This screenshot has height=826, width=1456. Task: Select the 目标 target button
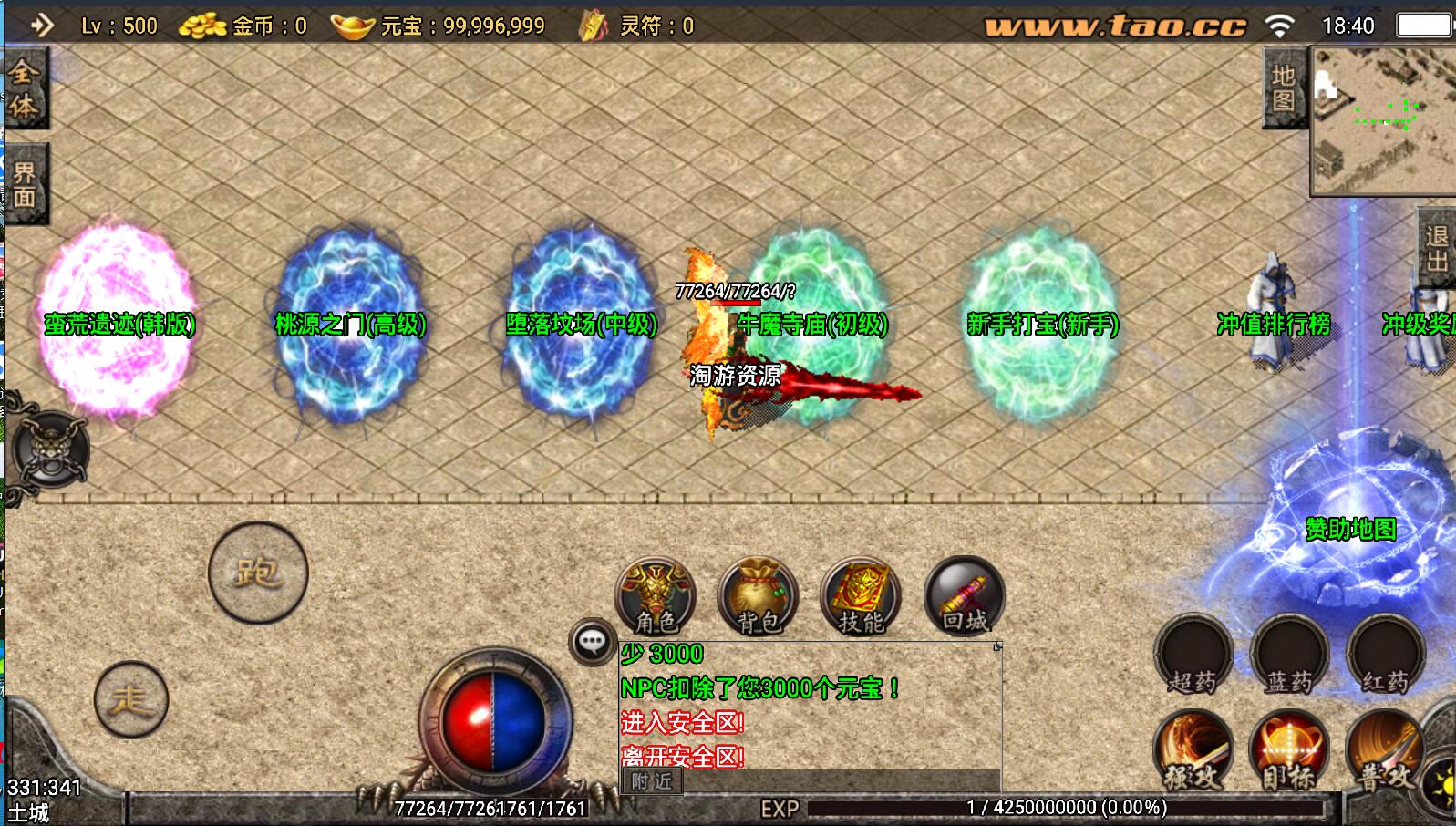pos(1289,751)
